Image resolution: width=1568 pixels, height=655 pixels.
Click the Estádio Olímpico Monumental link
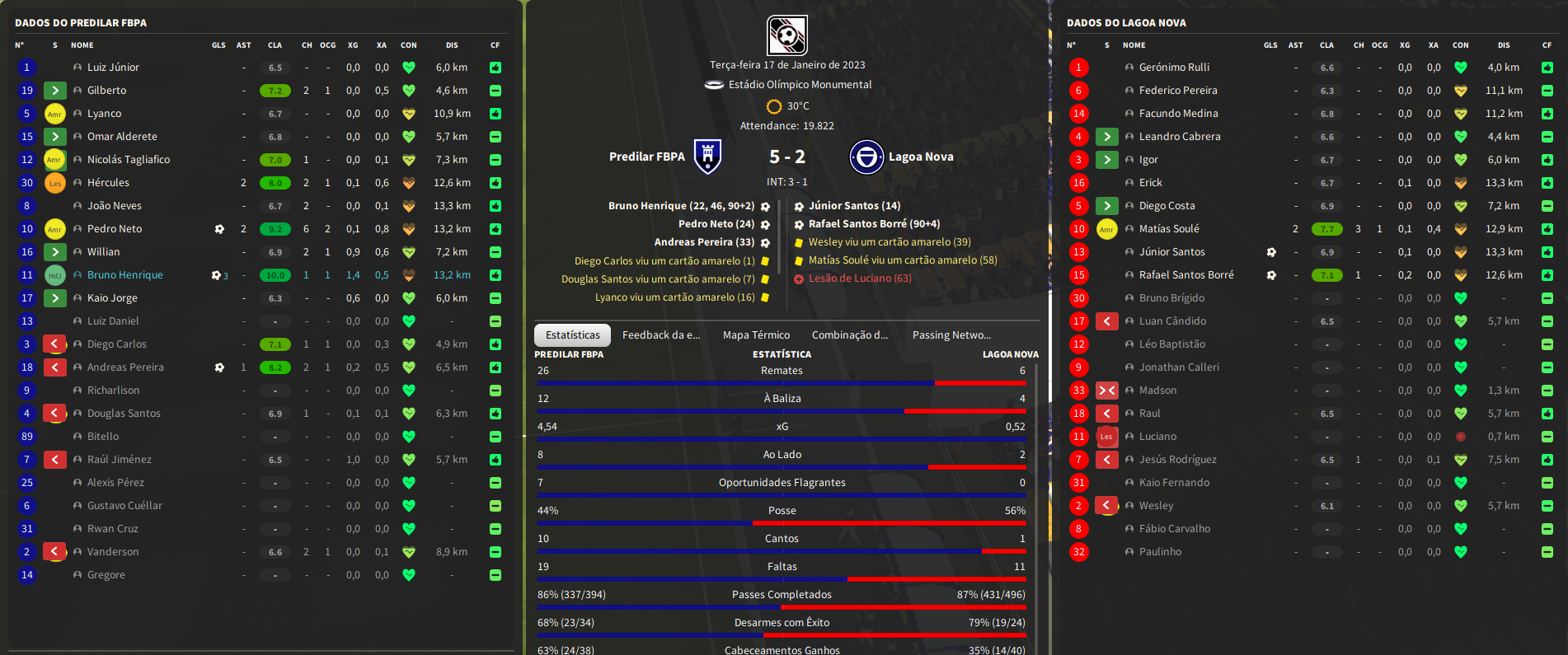click(800, 85)
